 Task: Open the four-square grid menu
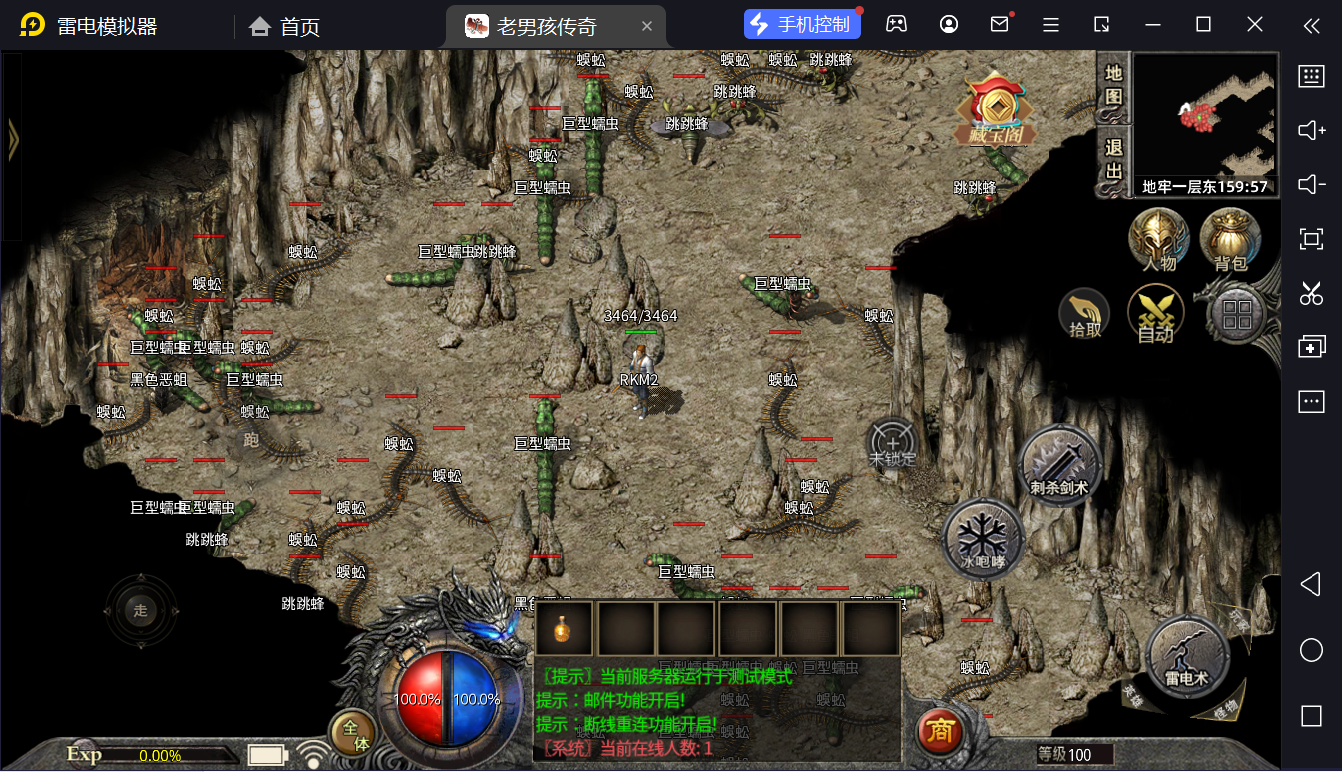pos(1237,315)
